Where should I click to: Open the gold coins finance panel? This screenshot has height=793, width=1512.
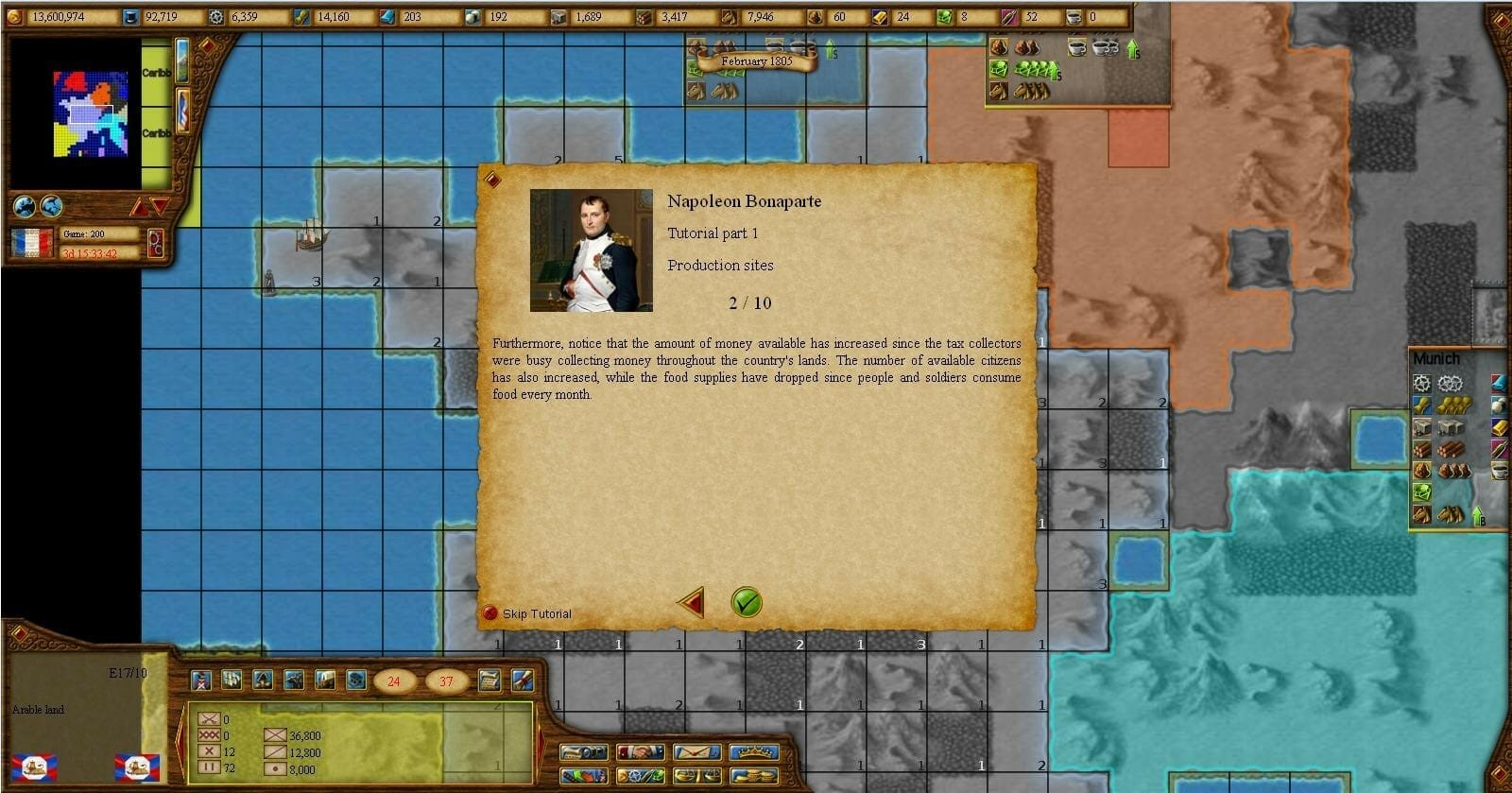click(x=754, y=776)
